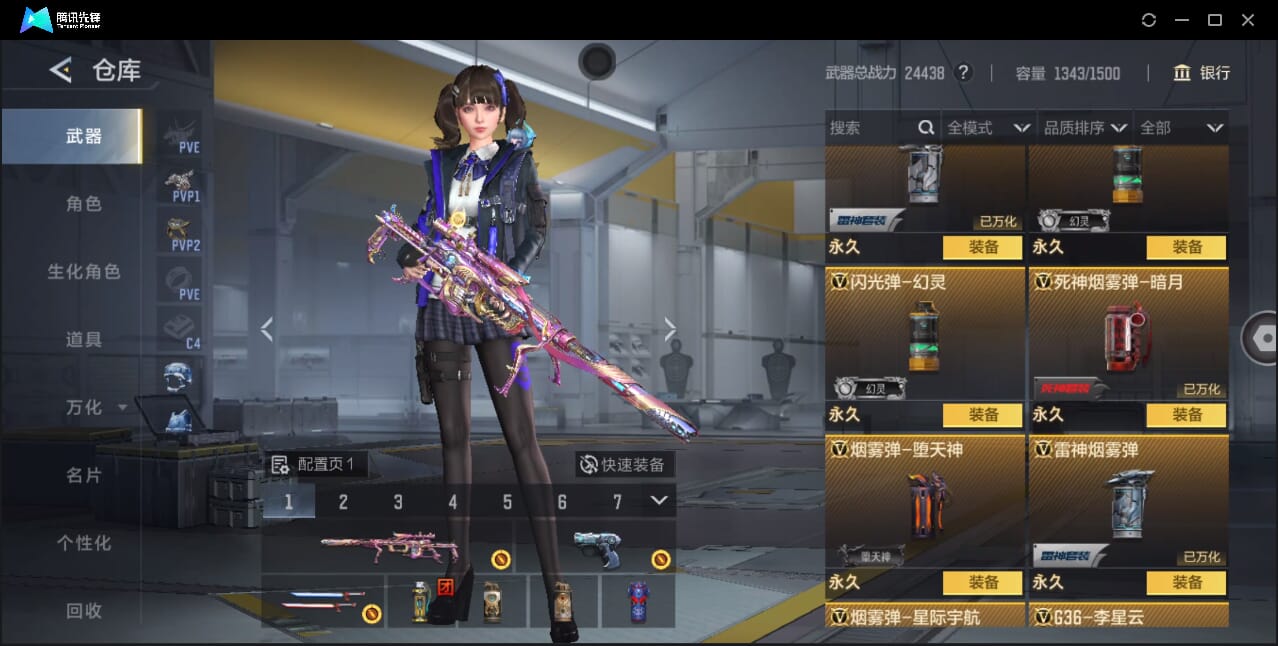Maximize the emulator window

[1215, 20]
